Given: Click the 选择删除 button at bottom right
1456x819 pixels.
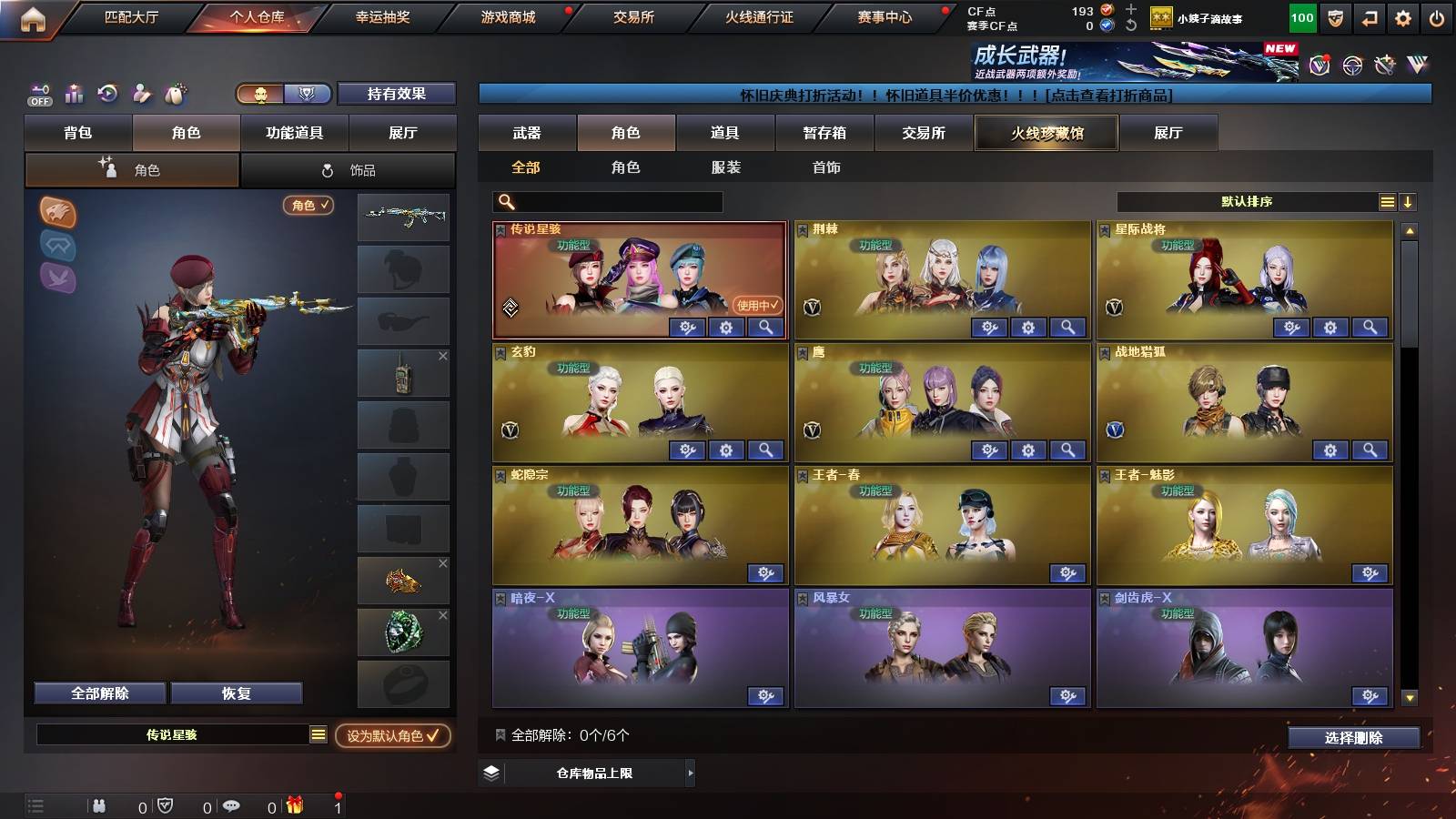Looking at the screenshot, I should [x=1355, y=738].
